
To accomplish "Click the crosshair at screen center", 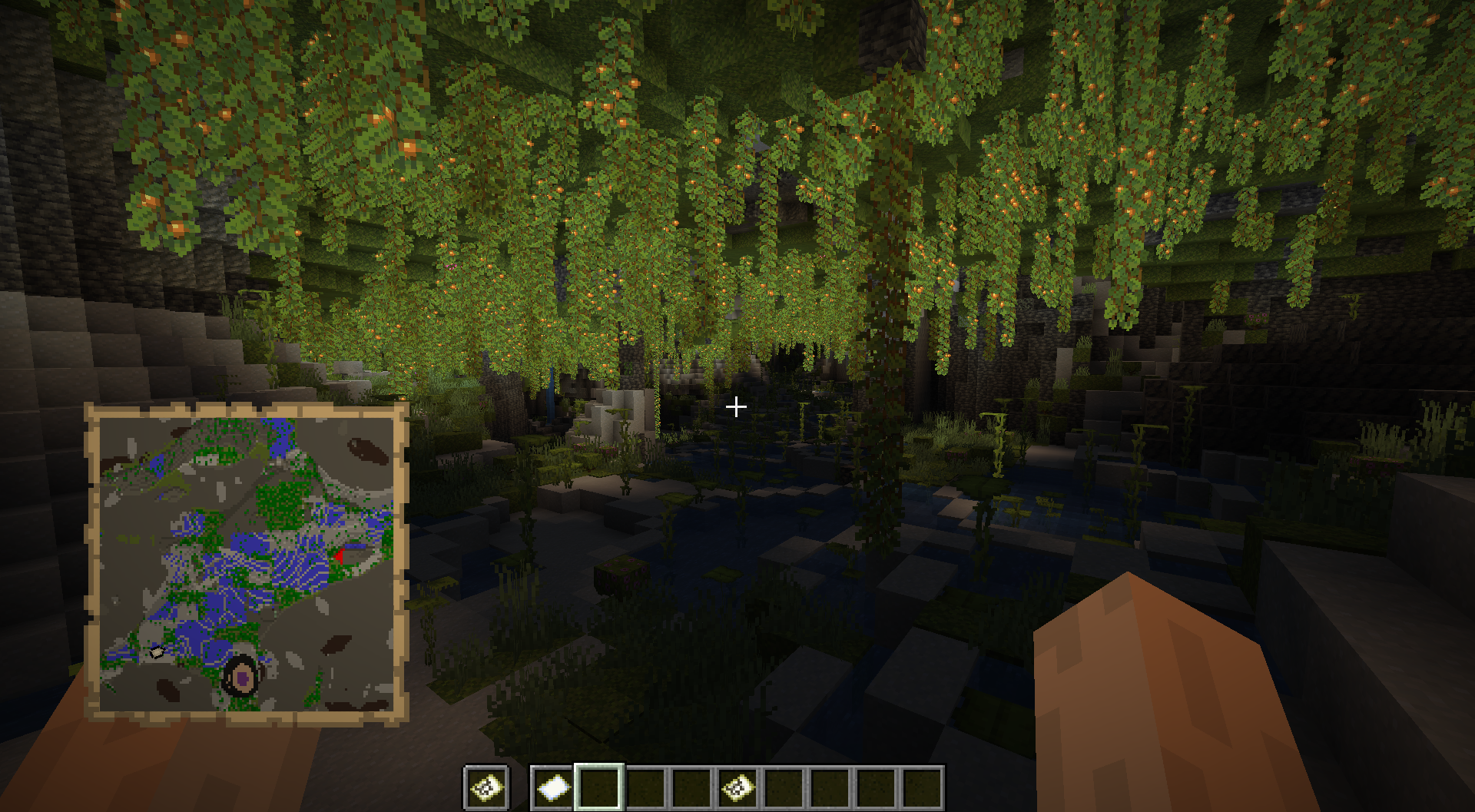I will 736,408.
